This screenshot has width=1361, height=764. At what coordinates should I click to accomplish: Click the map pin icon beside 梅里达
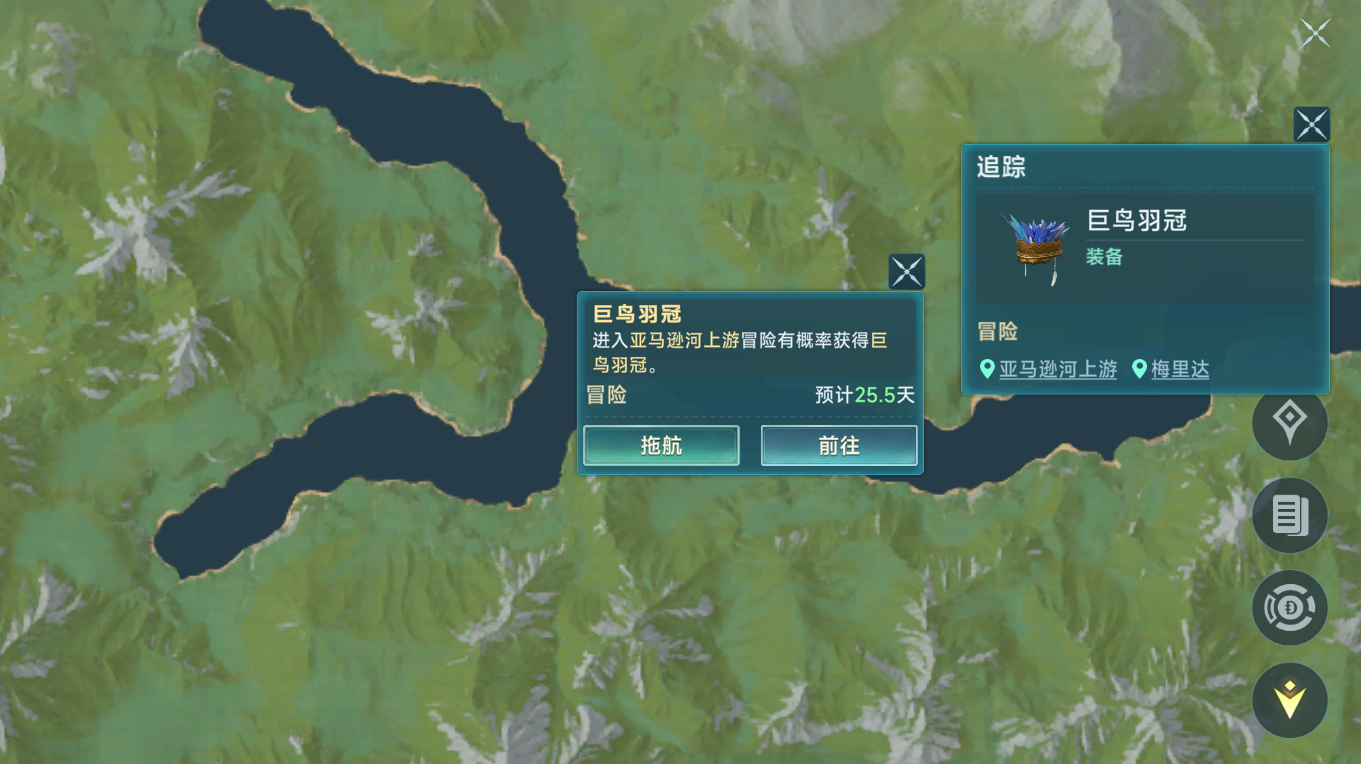[x=1141, y=368]
